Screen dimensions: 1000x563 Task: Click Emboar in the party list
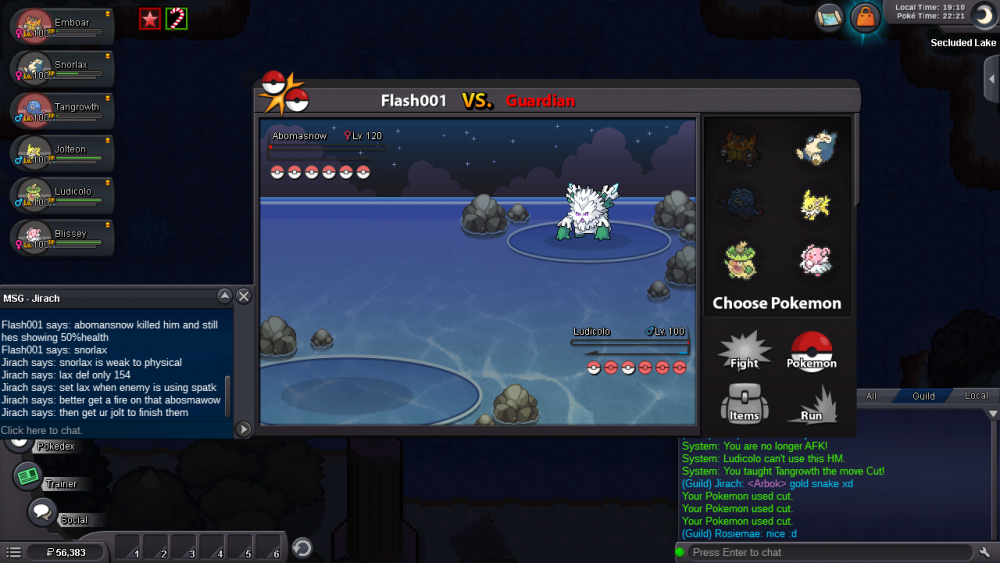pos(61,26)
